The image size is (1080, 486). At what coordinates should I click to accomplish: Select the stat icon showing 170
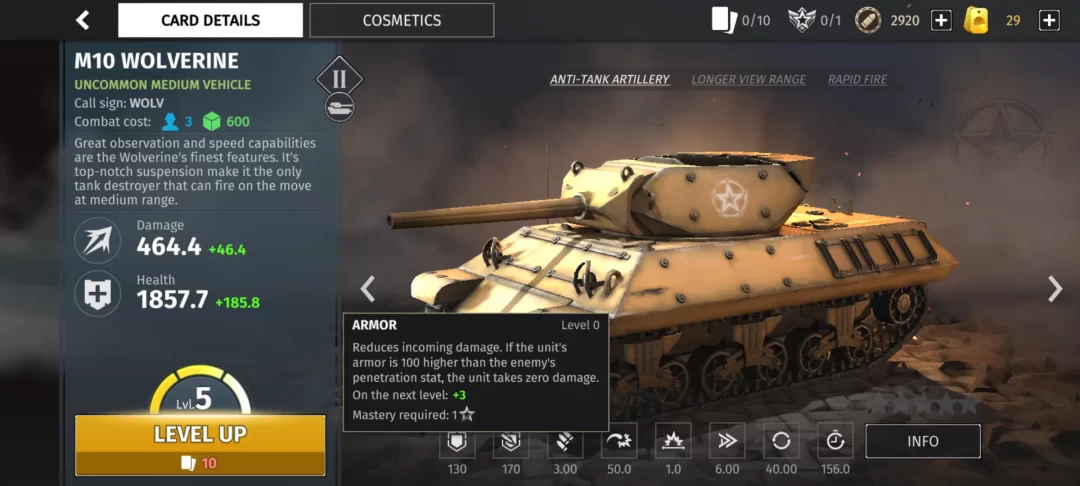[x=511, y=442]
